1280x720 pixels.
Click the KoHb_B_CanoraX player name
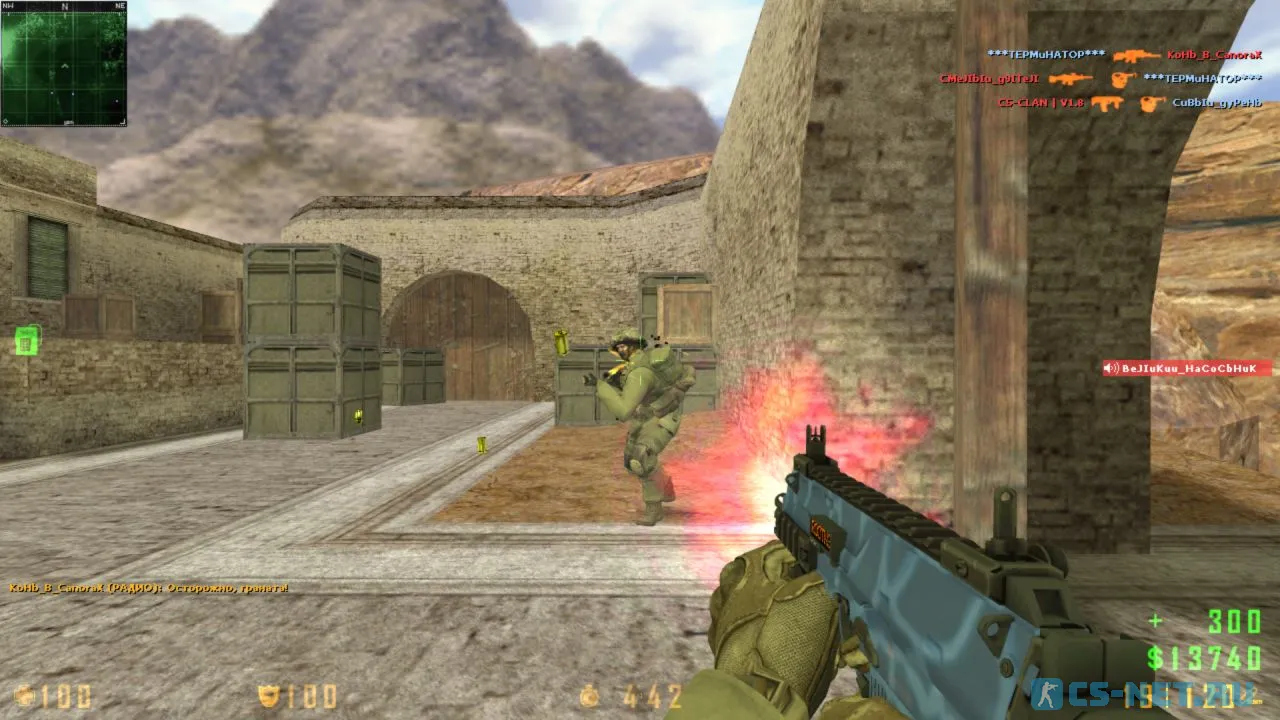1214,56
